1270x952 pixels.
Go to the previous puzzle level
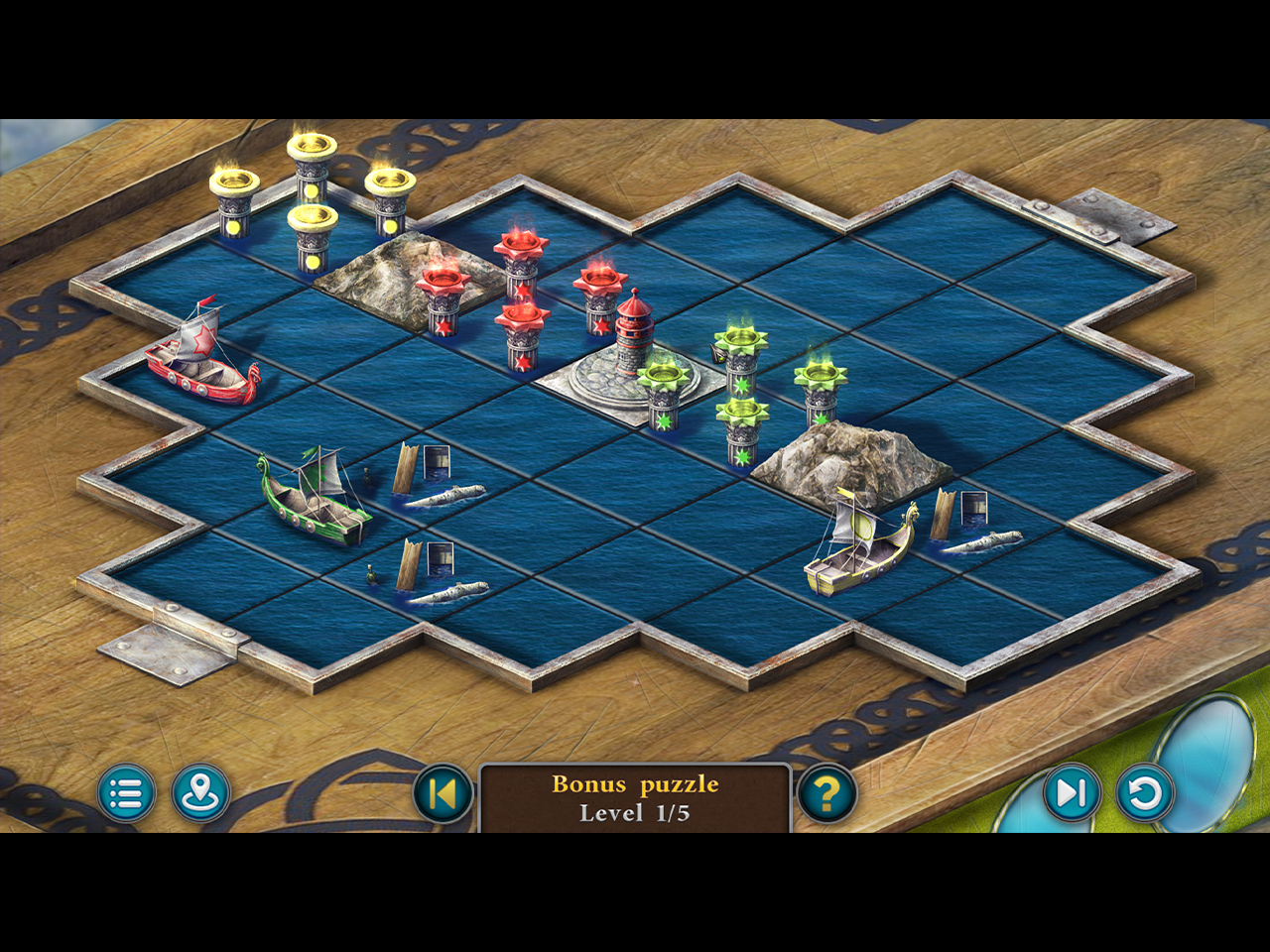click(x=443, y=793)
